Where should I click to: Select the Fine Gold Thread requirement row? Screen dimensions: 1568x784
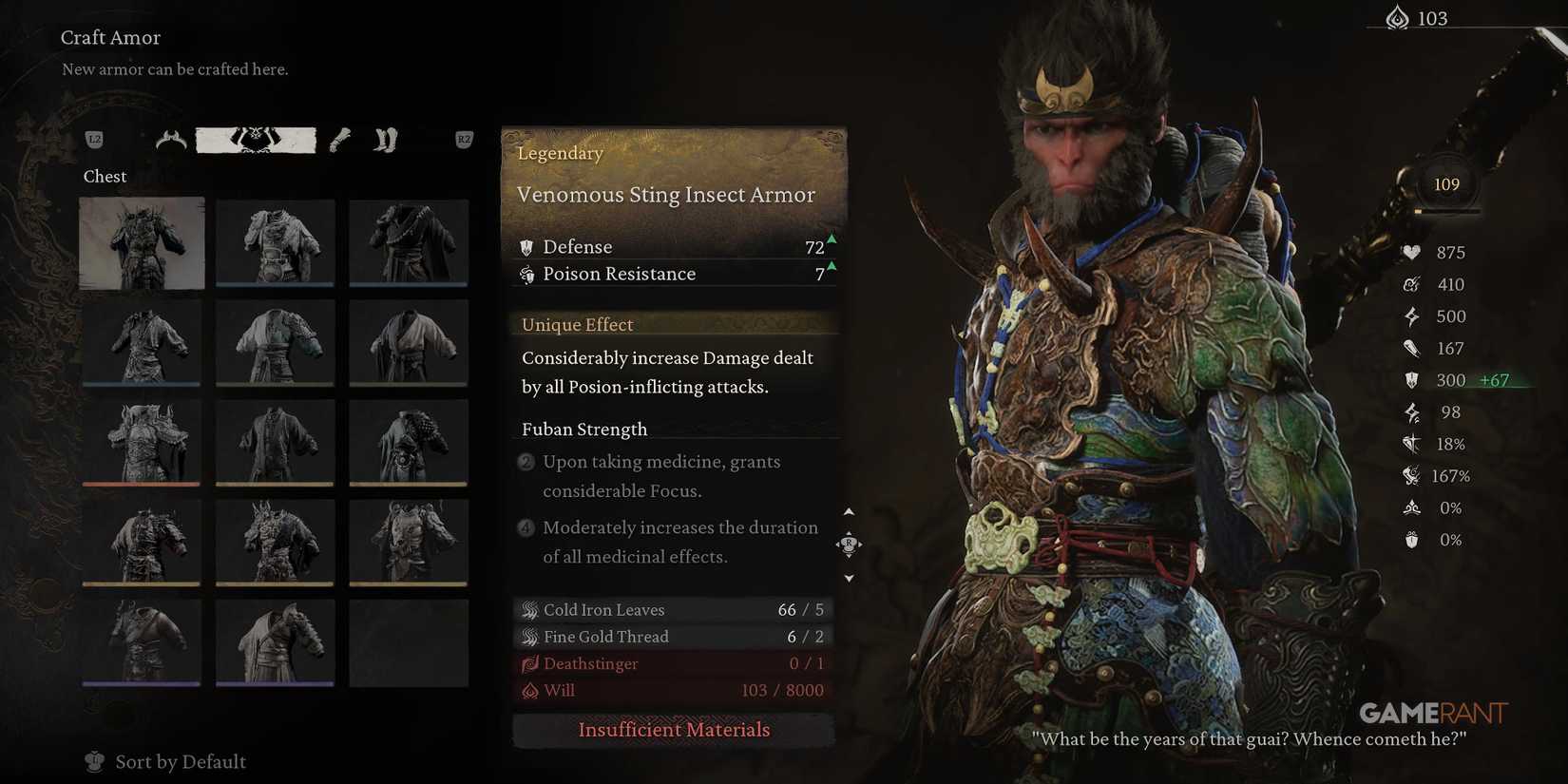674,637
